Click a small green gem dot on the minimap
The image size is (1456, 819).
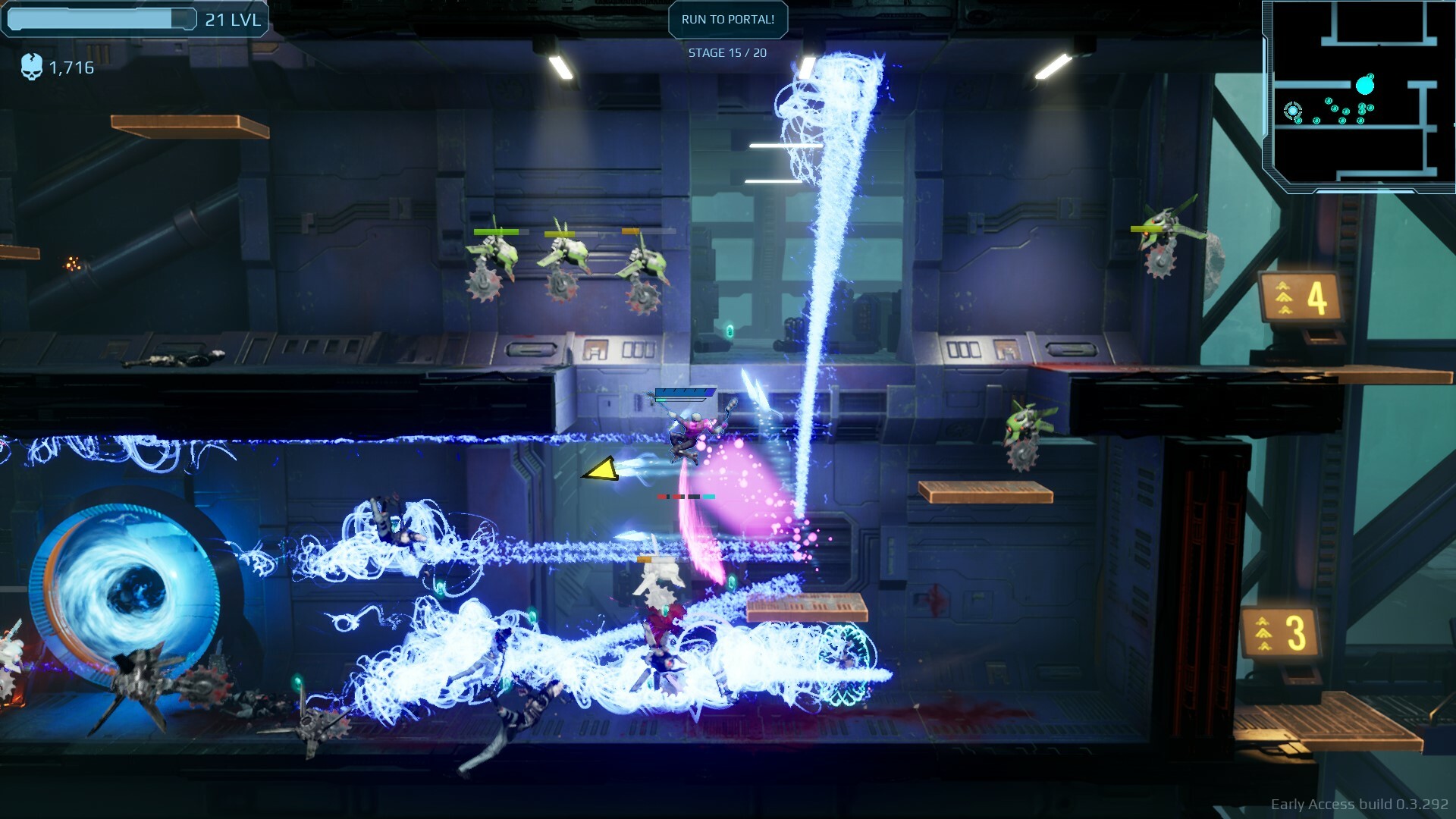1328,101
